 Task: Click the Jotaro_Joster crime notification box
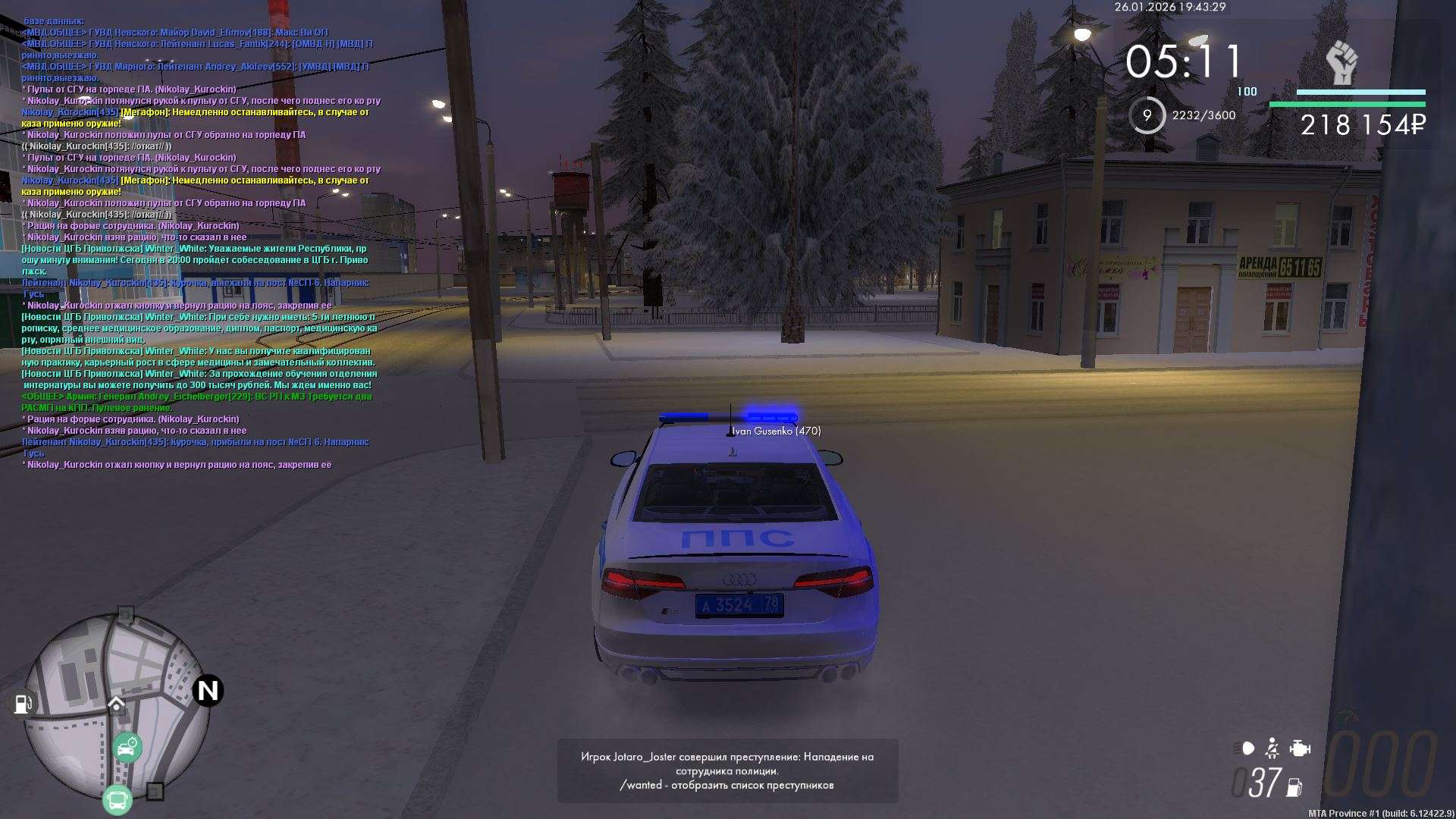click(x=727, y=770)
